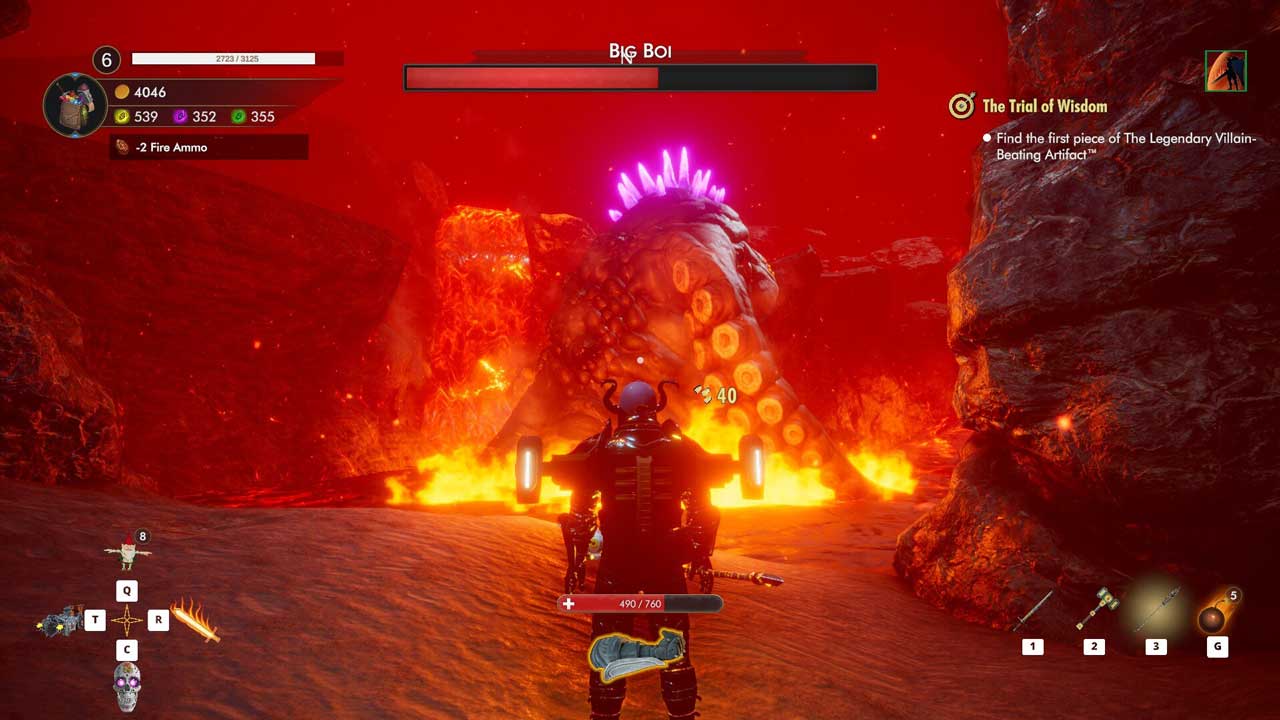
Task: Equip the green war hammer
Action: click(x=1095, y=609)
